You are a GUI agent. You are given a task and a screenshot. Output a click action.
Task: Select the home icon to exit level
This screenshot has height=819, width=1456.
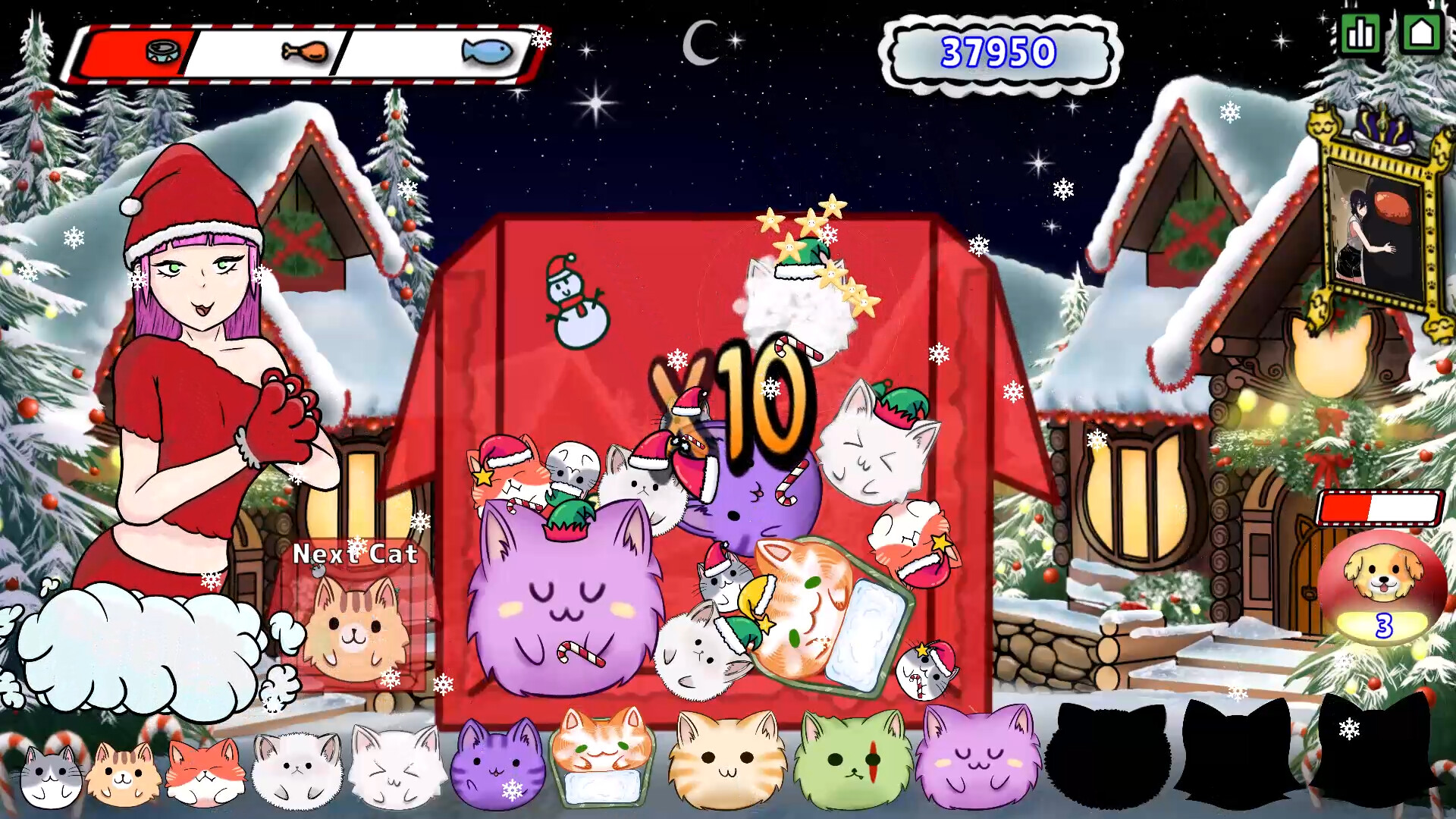click(1423, 33)
